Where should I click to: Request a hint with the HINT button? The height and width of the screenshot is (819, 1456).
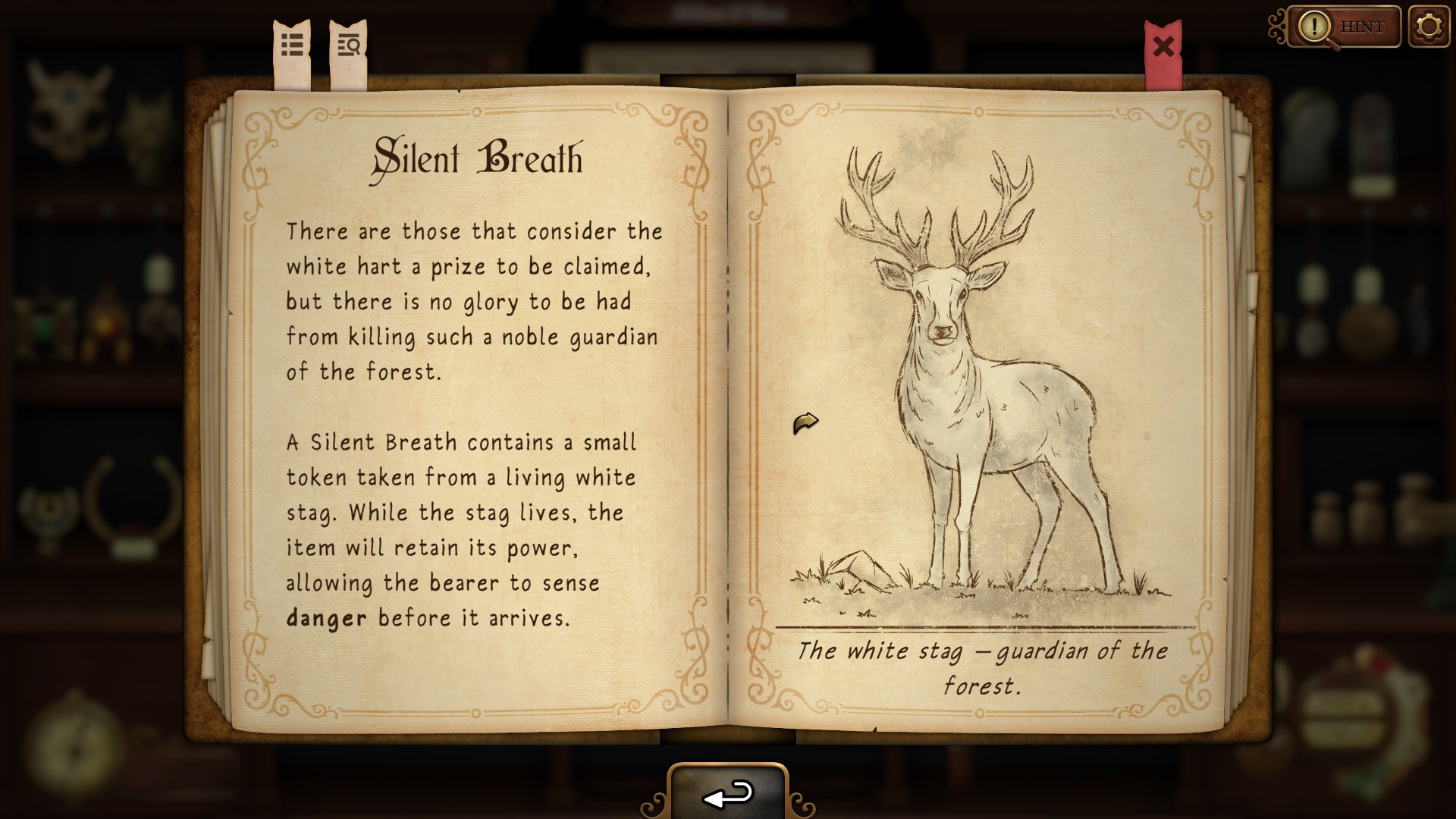(x=1344, y=27)
